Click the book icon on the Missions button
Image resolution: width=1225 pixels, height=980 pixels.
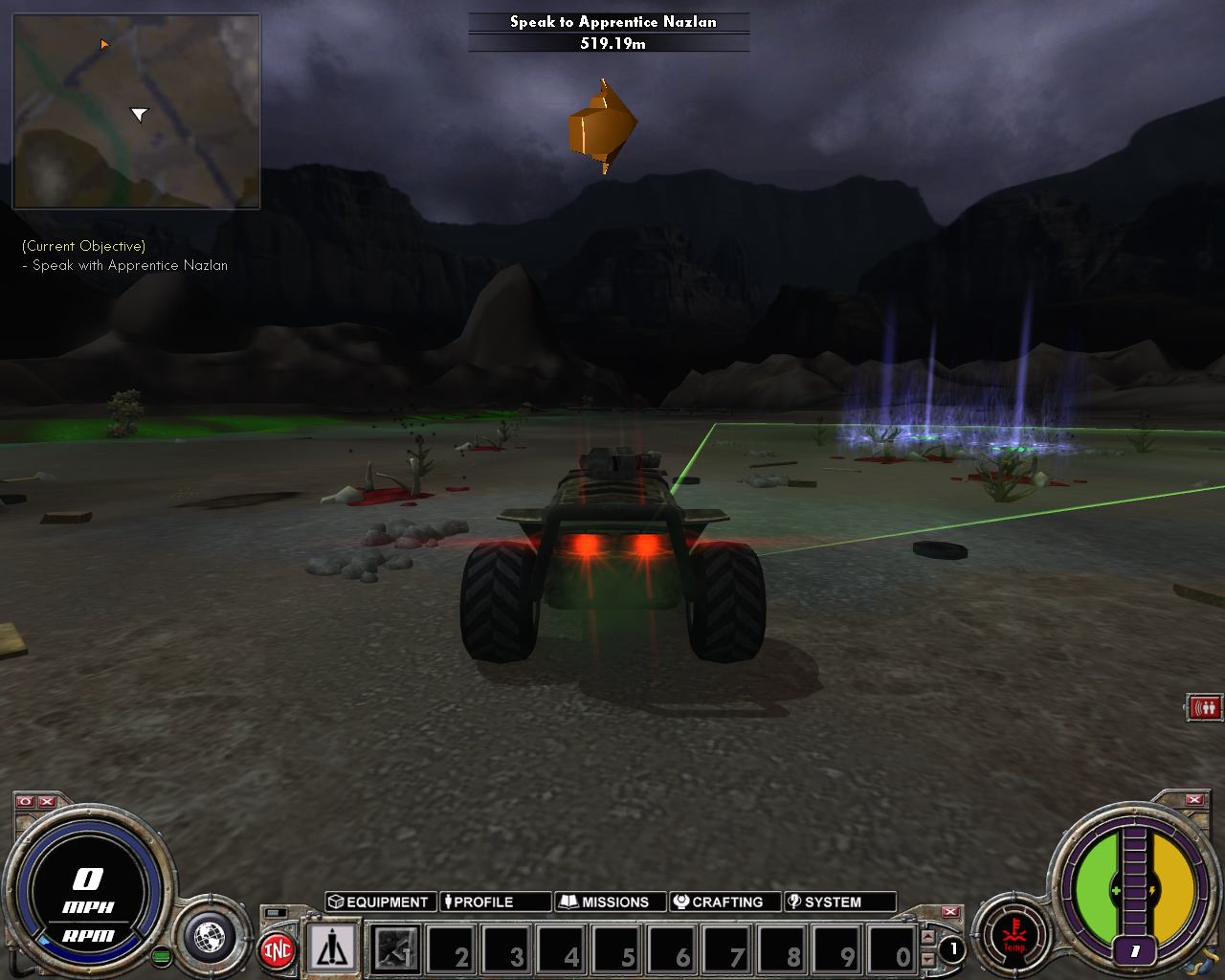pyautogui.click(x=569, y=901)
